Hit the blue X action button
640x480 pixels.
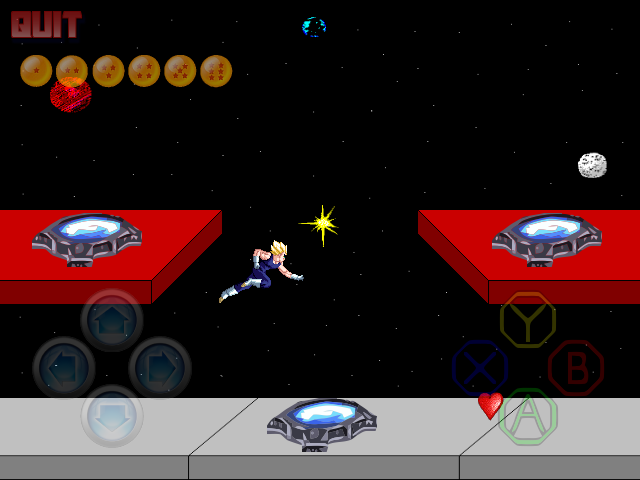click(x=479, y=367)
